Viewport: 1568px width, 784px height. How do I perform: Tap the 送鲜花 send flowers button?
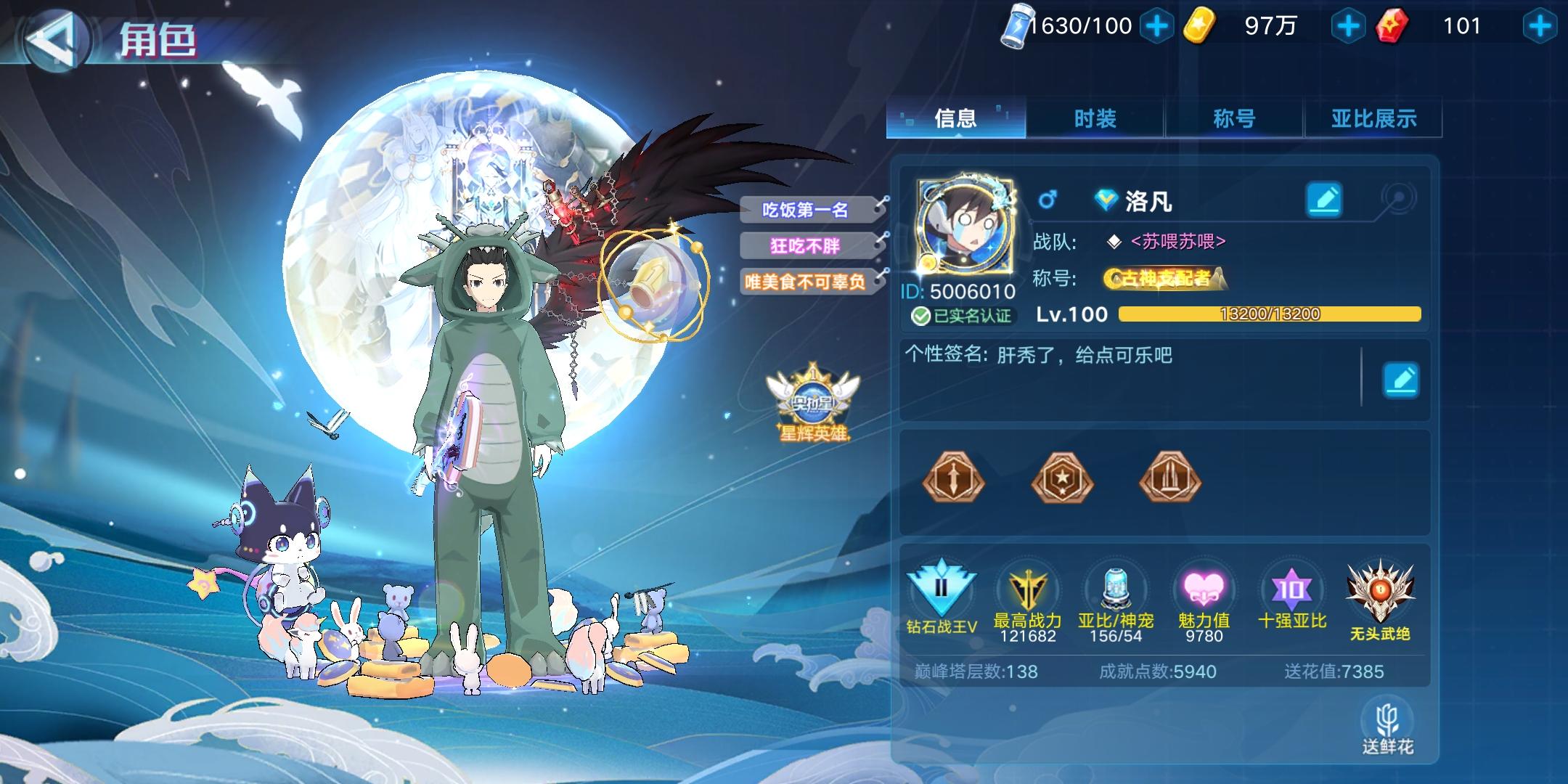pos(1389,726)
